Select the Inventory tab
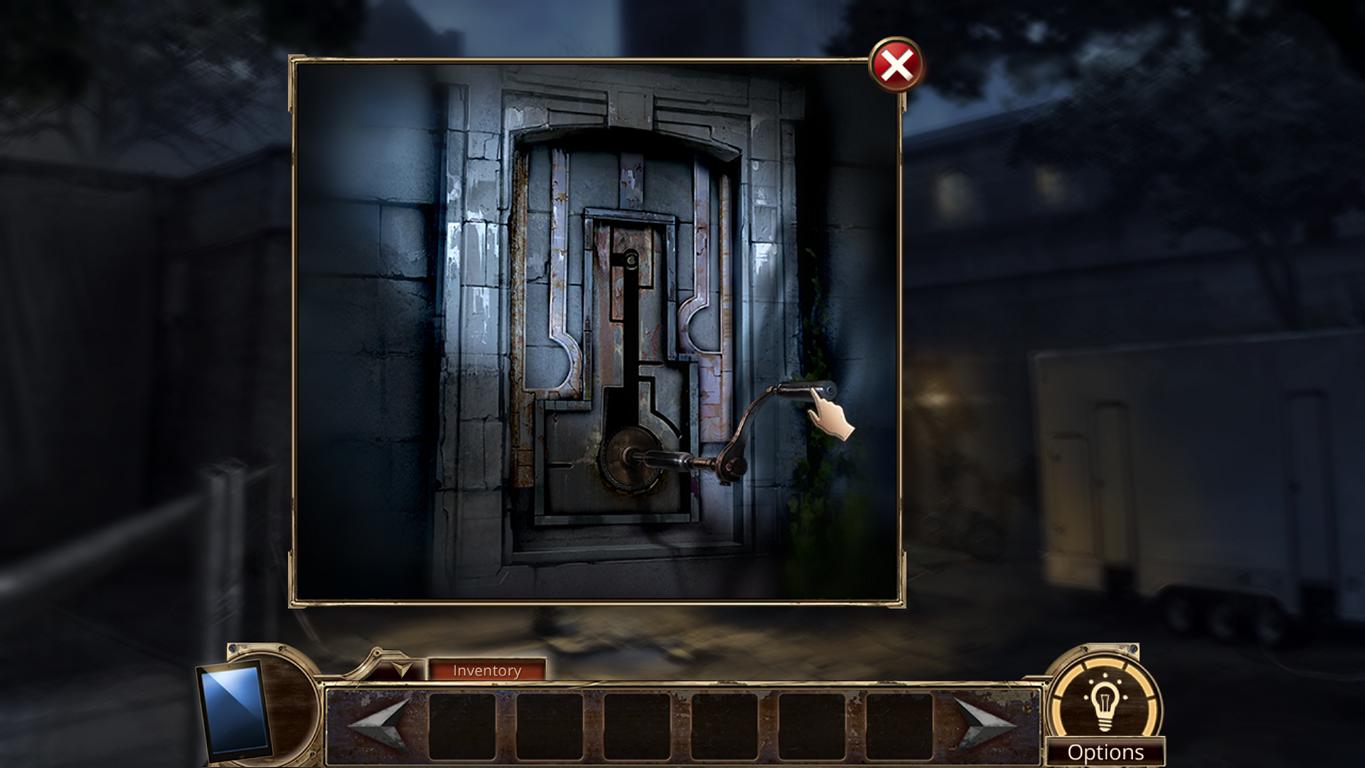This screenshot has width=1365, height=768. 487,670
